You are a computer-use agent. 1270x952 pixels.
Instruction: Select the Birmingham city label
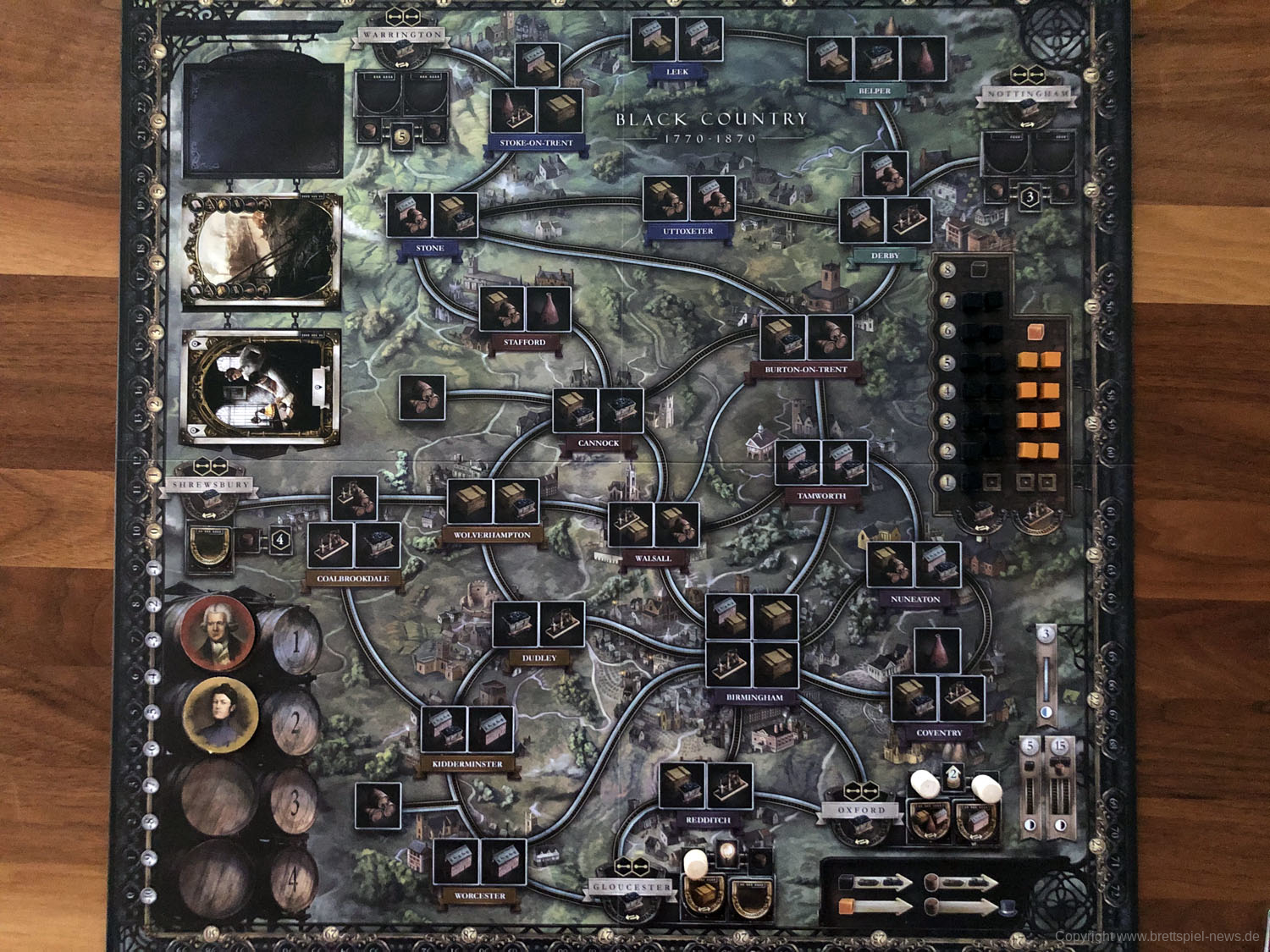point(754,697)
